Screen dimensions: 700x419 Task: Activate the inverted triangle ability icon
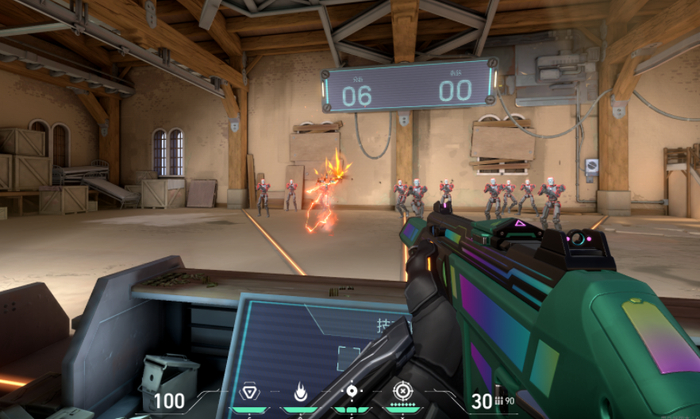[x=249, y=391]
